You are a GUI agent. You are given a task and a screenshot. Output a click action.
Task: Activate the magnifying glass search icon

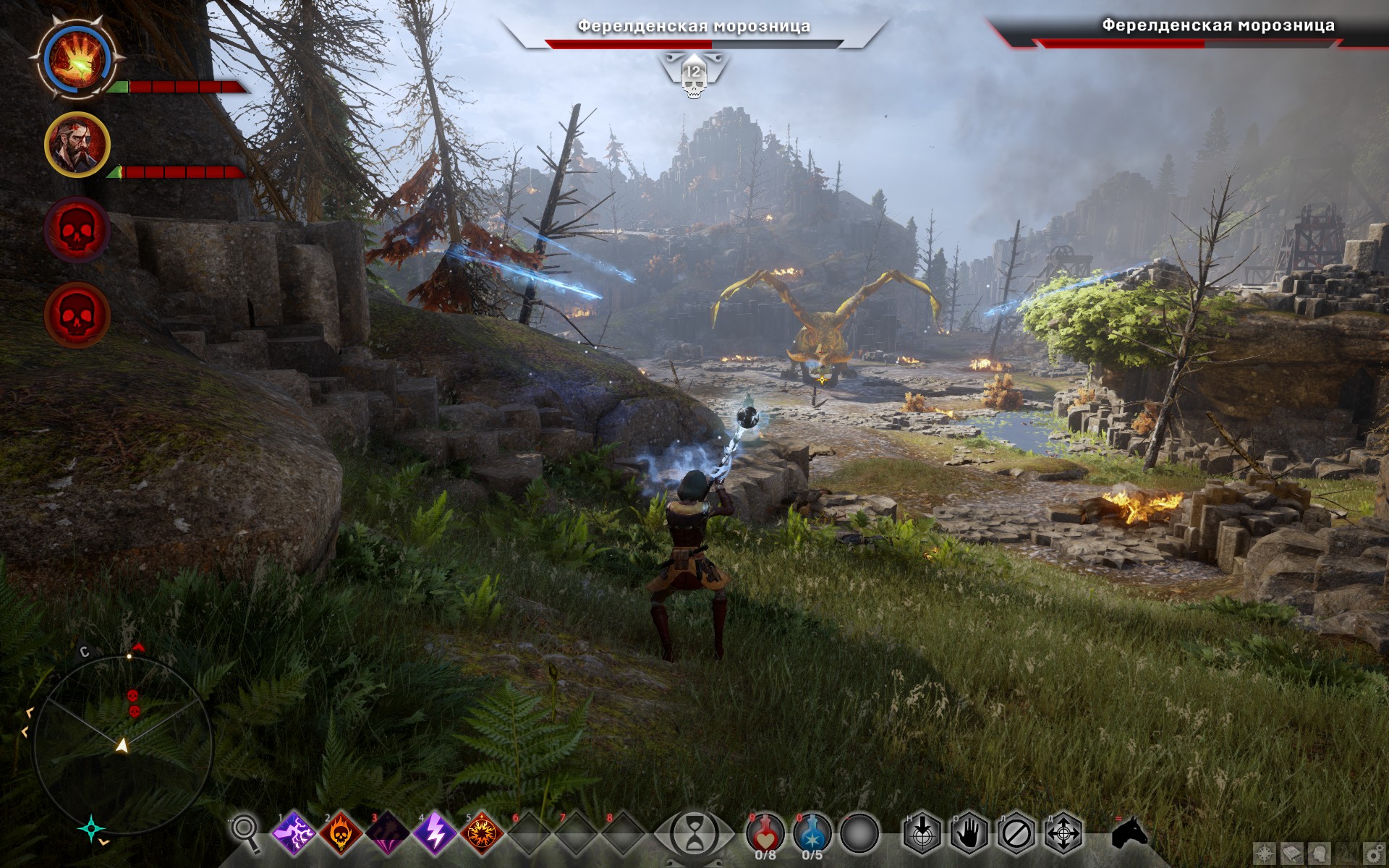245,833
